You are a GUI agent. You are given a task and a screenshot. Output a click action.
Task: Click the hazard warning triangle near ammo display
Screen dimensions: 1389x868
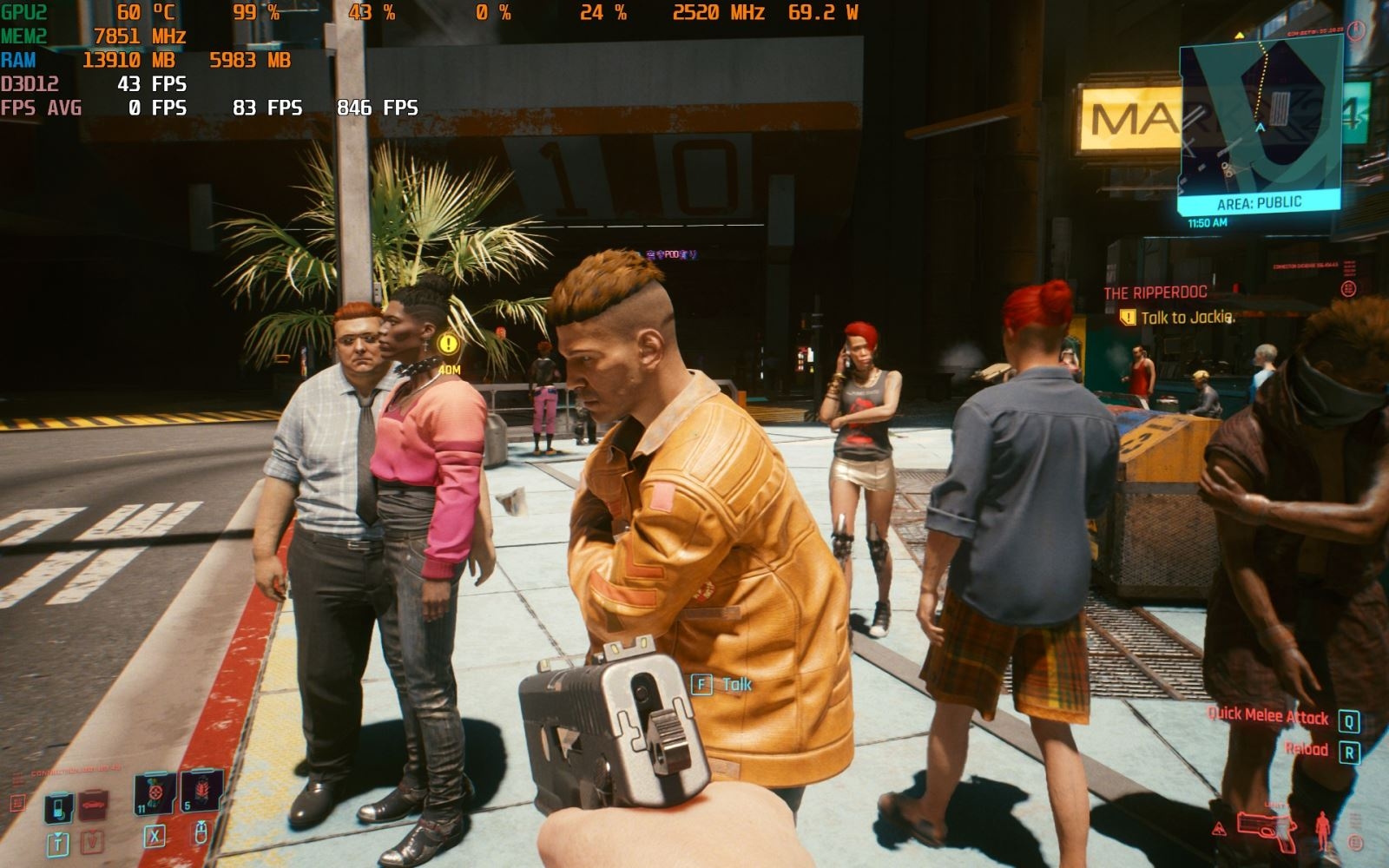pyautogui.click(x=1220, y=830)
